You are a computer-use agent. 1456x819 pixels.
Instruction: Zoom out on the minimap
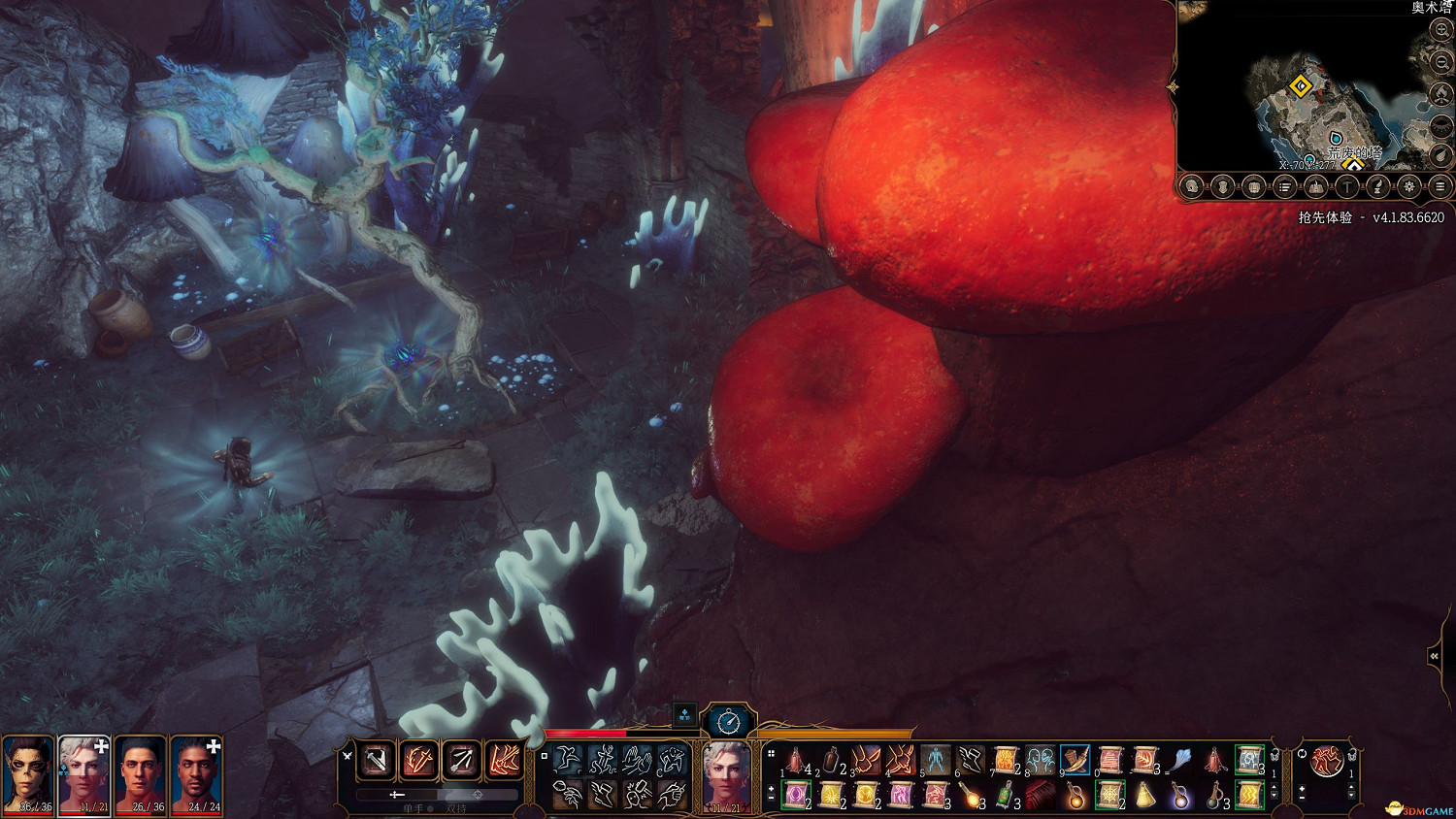1441,62
